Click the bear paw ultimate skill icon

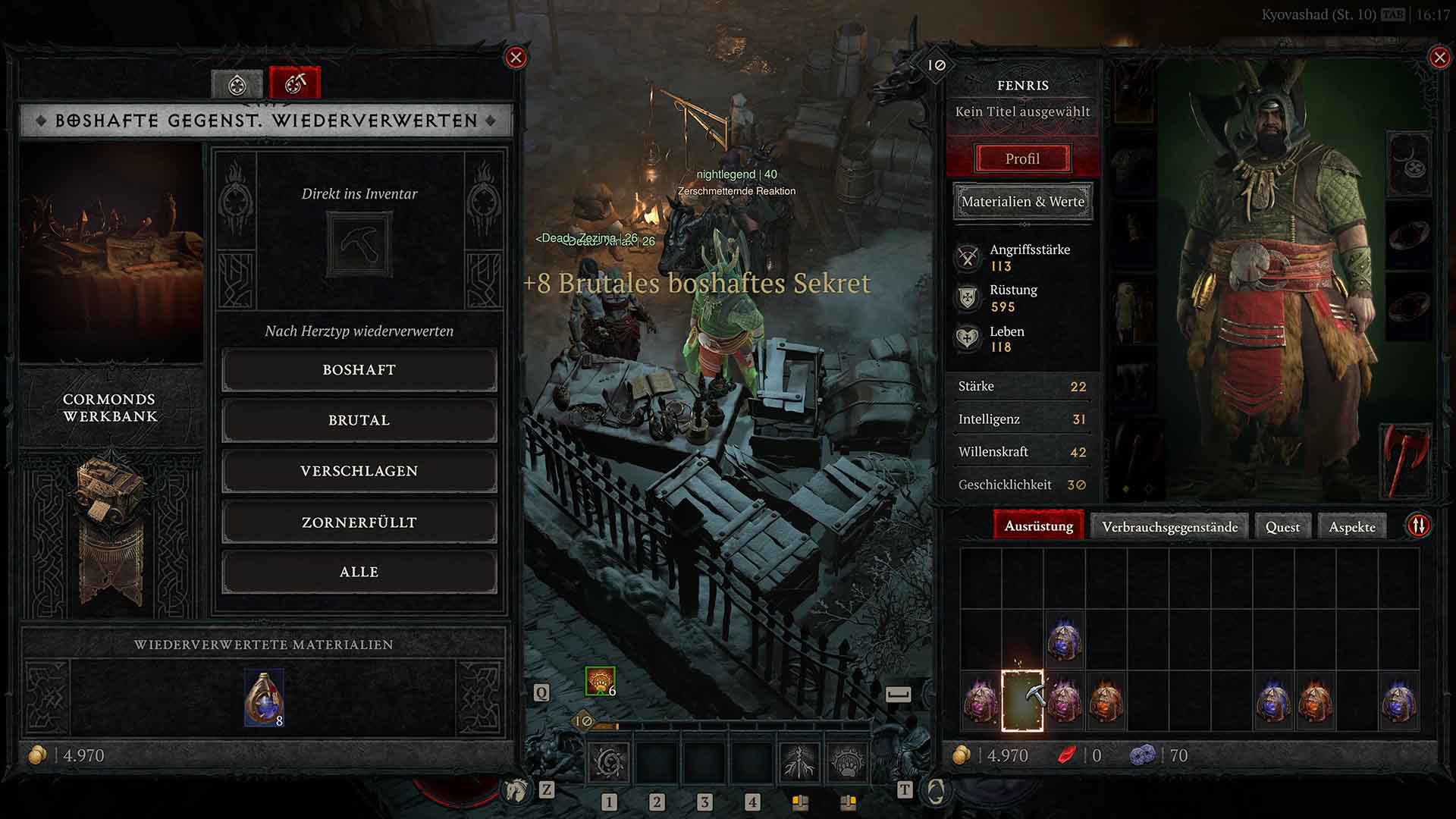tap(848, 762)
